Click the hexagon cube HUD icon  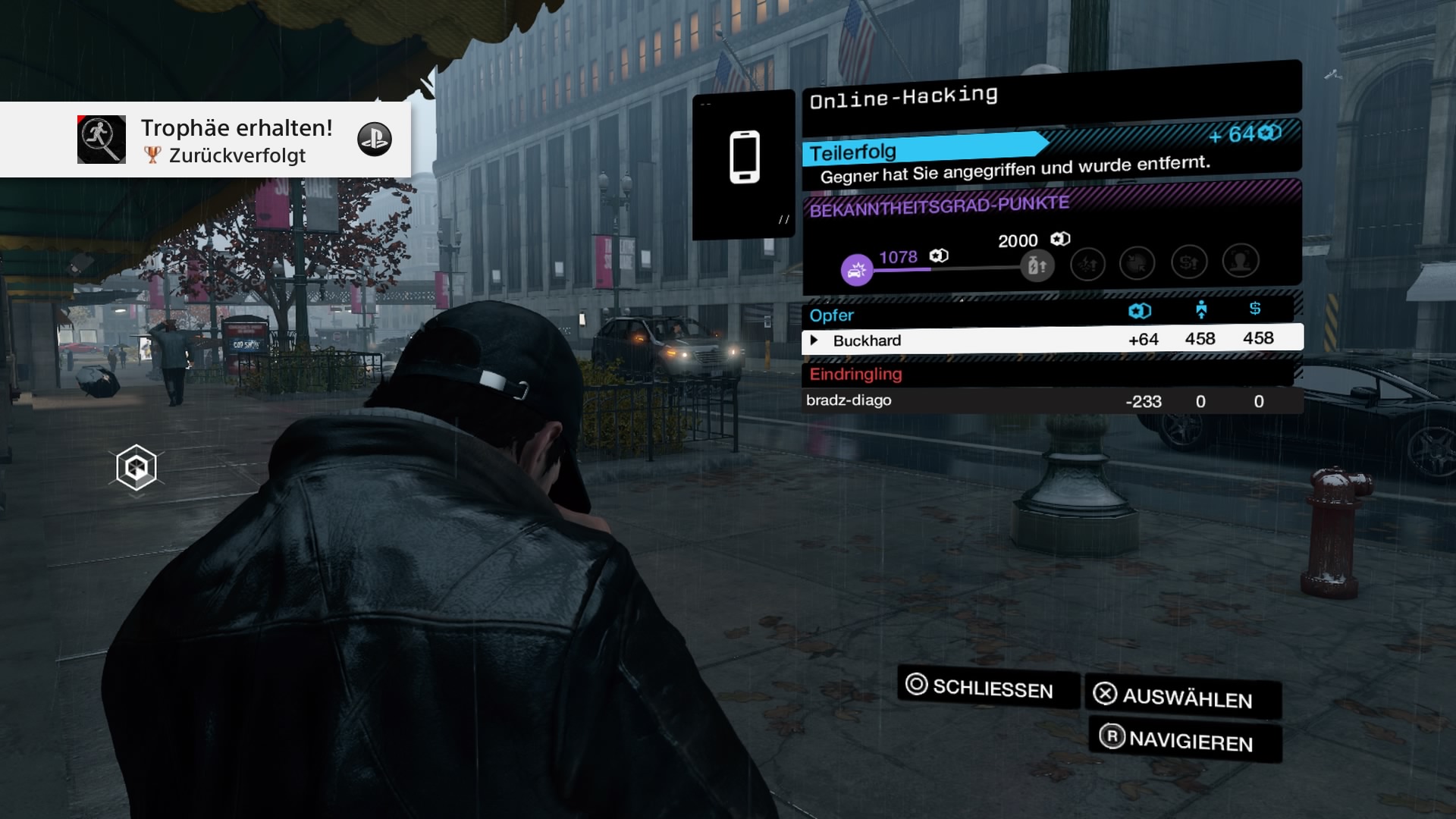(136, 468)
